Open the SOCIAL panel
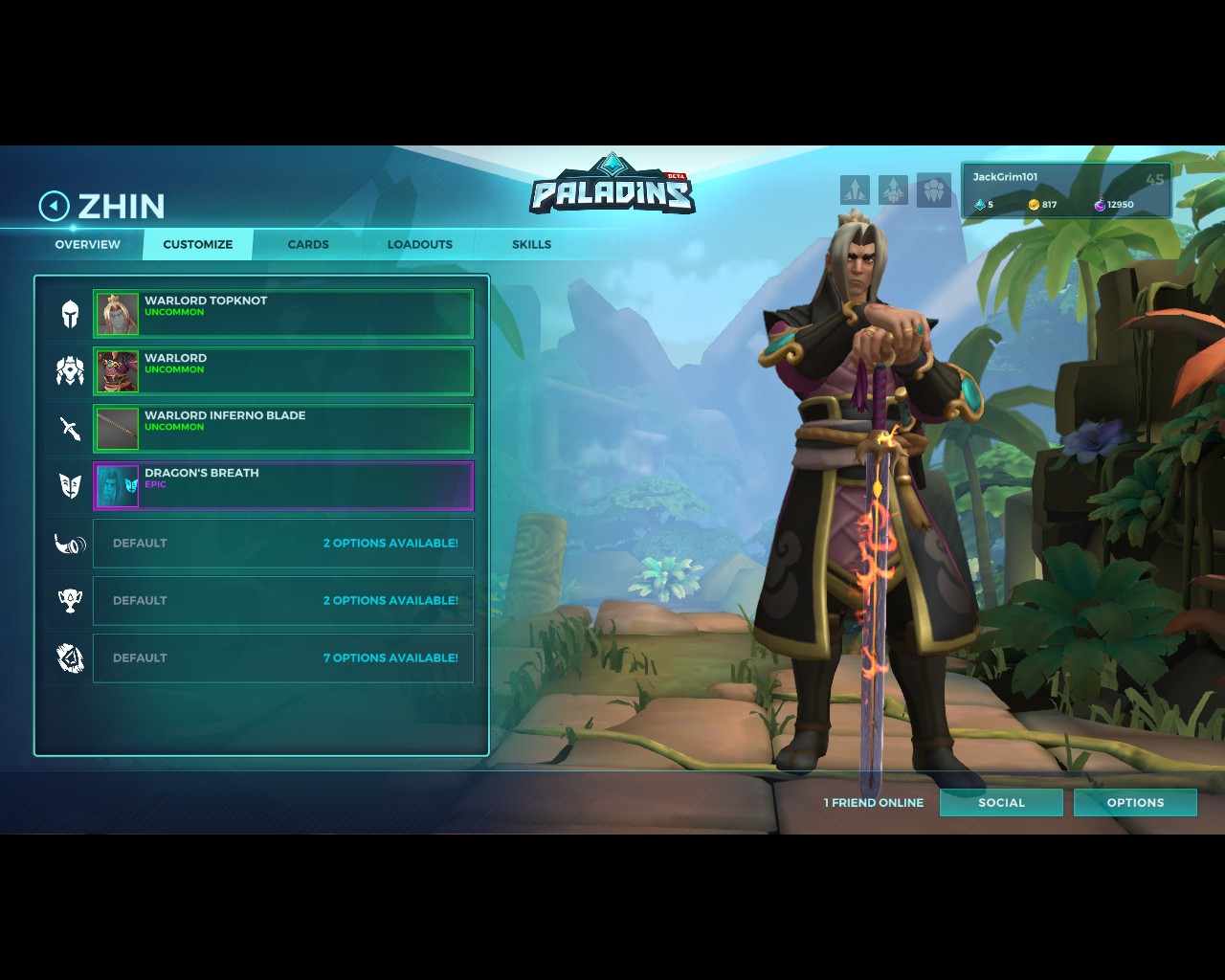The width and height of the screenshot is (1225, 980). [1001, 802]
